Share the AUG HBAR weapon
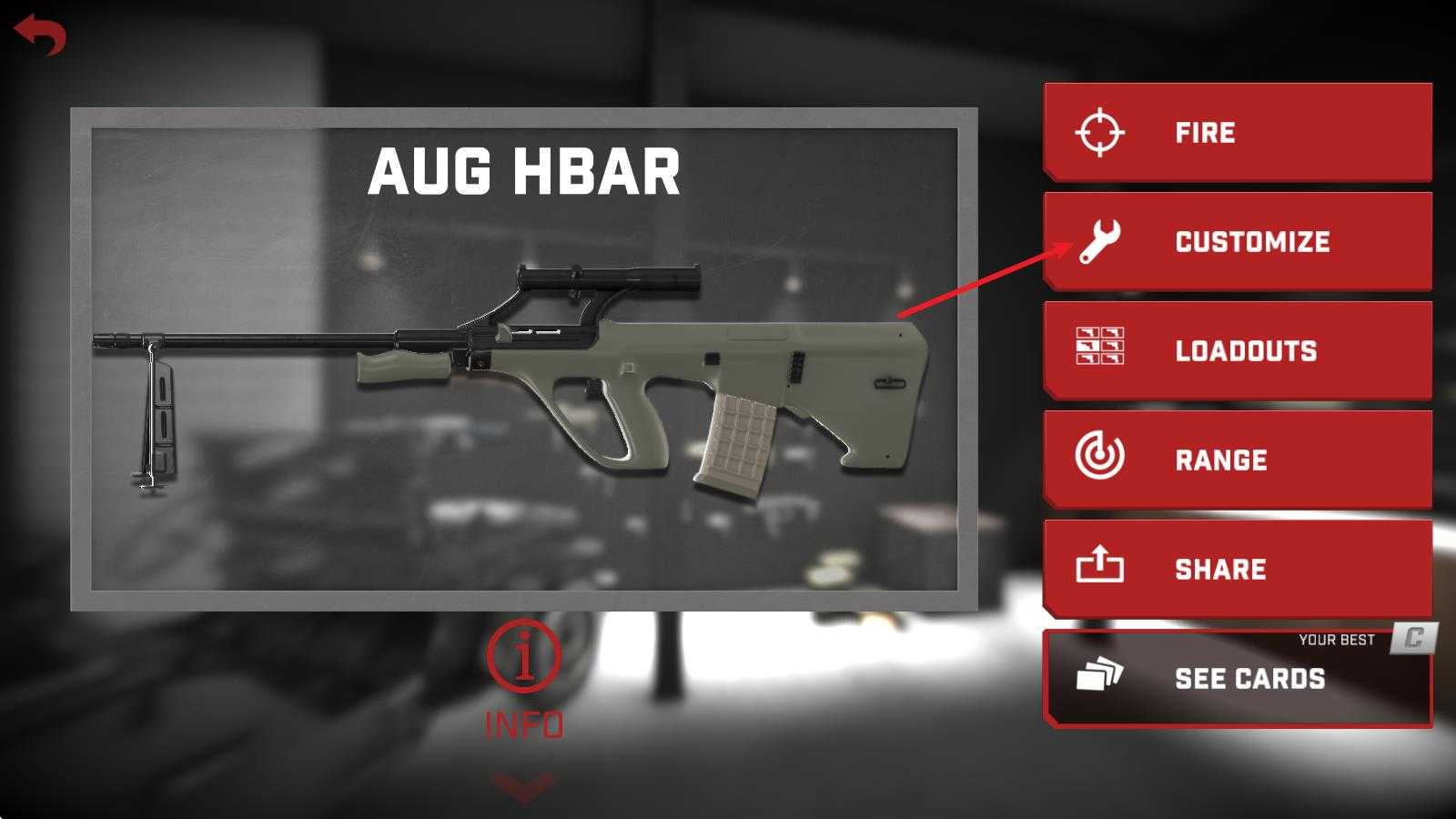The height and width of the screenshot is (819, 1456). click(1238, 570)
